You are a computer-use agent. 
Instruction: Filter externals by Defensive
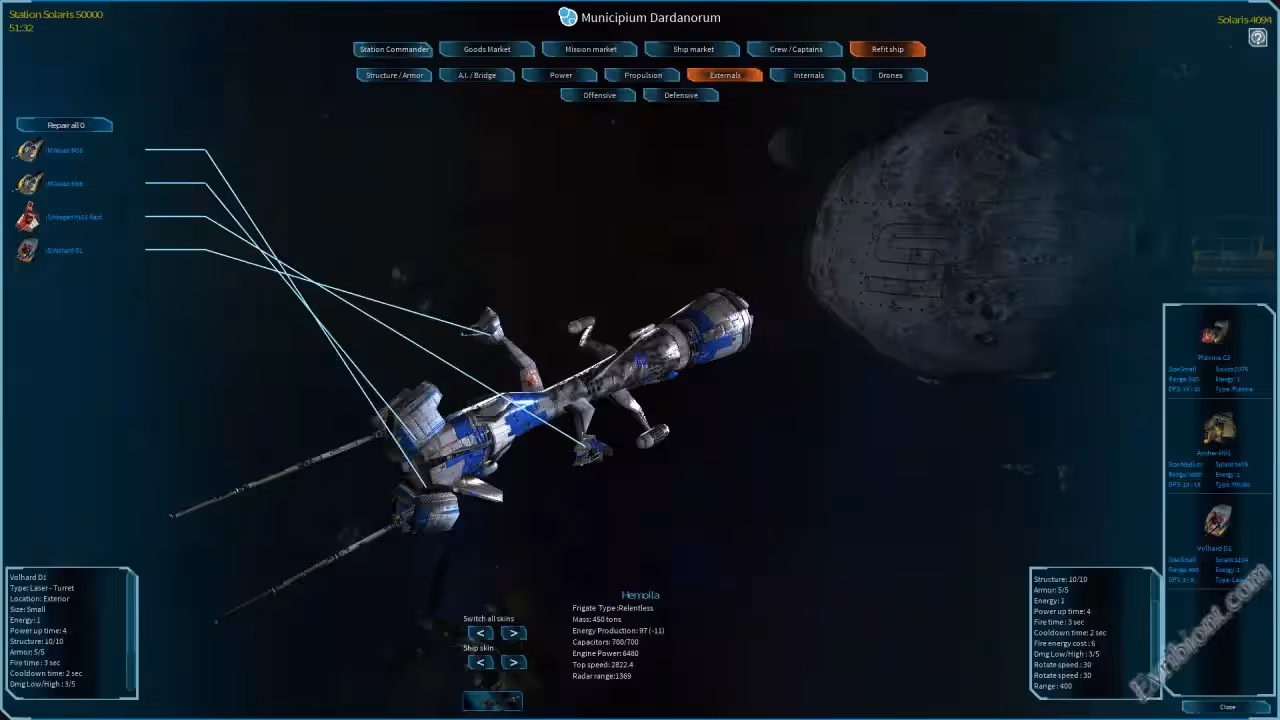pos(681,95)
